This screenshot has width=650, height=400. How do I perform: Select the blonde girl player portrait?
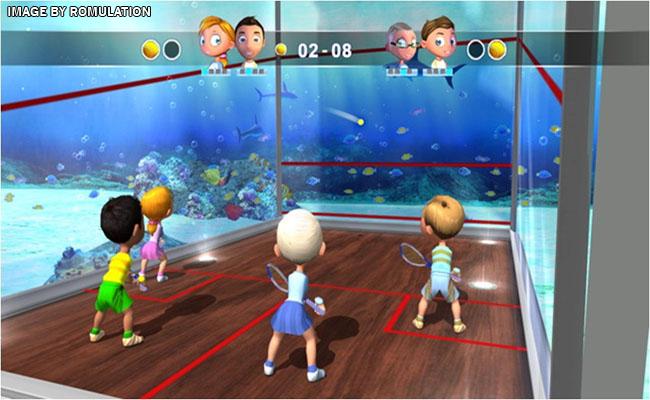click(214, 42)
